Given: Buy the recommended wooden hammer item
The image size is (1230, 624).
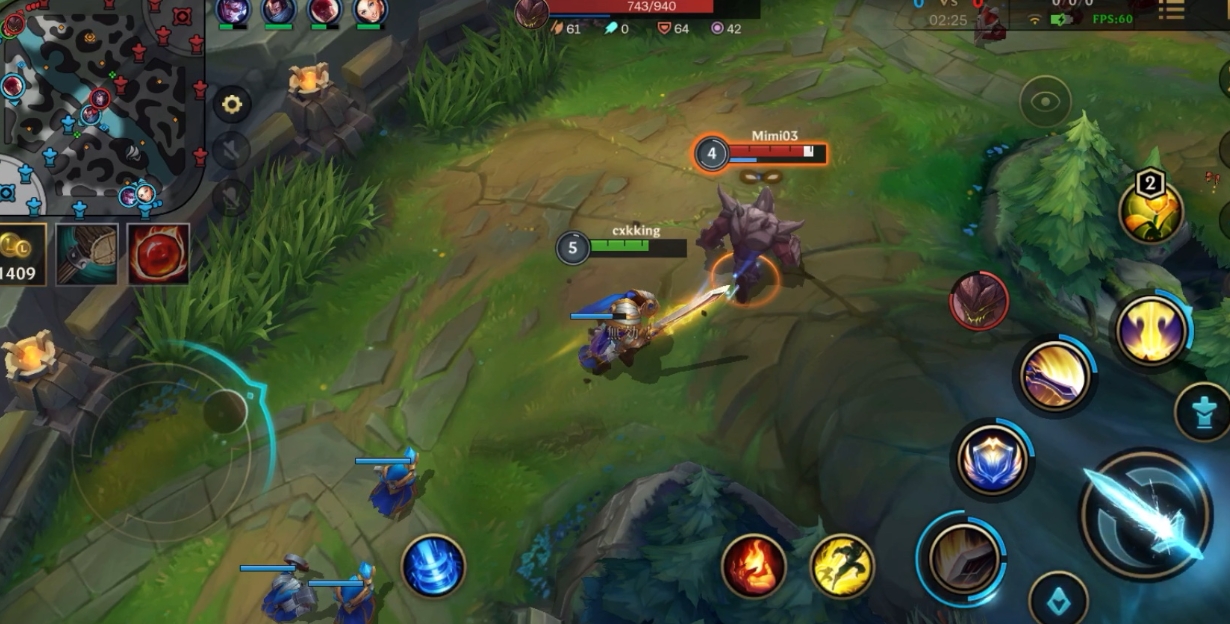Looking at the screenshot, I should (87, 254).
